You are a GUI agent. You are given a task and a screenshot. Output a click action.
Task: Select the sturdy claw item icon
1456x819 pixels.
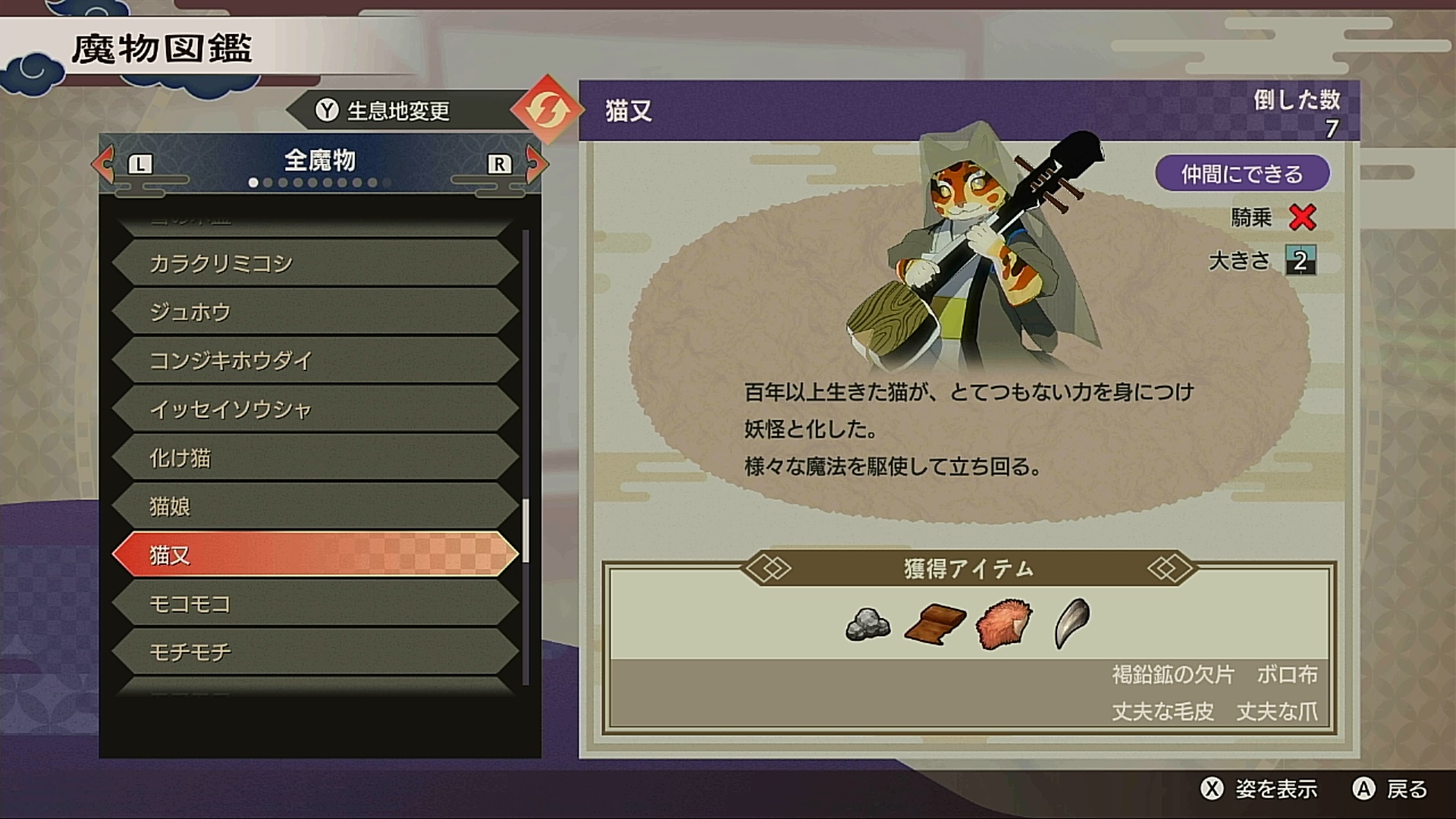(x=1072, y=623)
